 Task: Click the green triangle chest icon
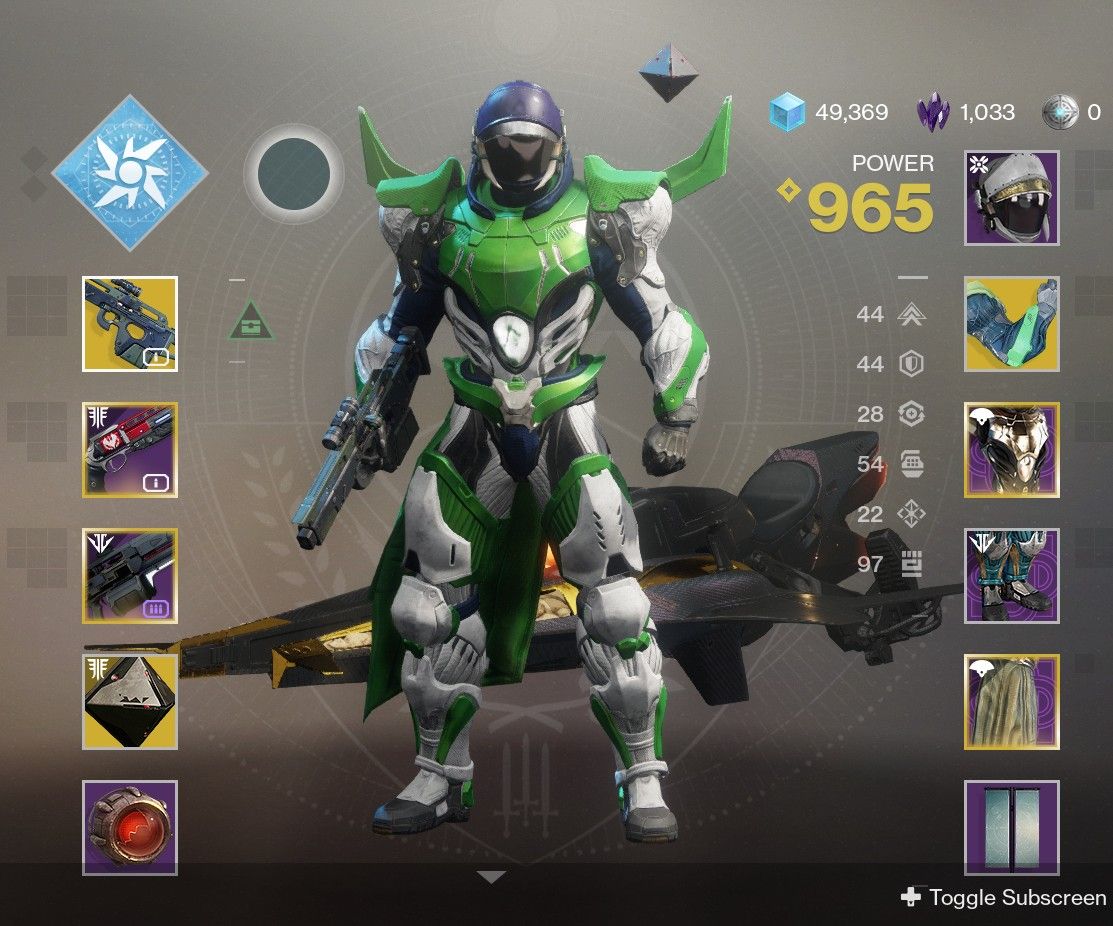point(251,321)
